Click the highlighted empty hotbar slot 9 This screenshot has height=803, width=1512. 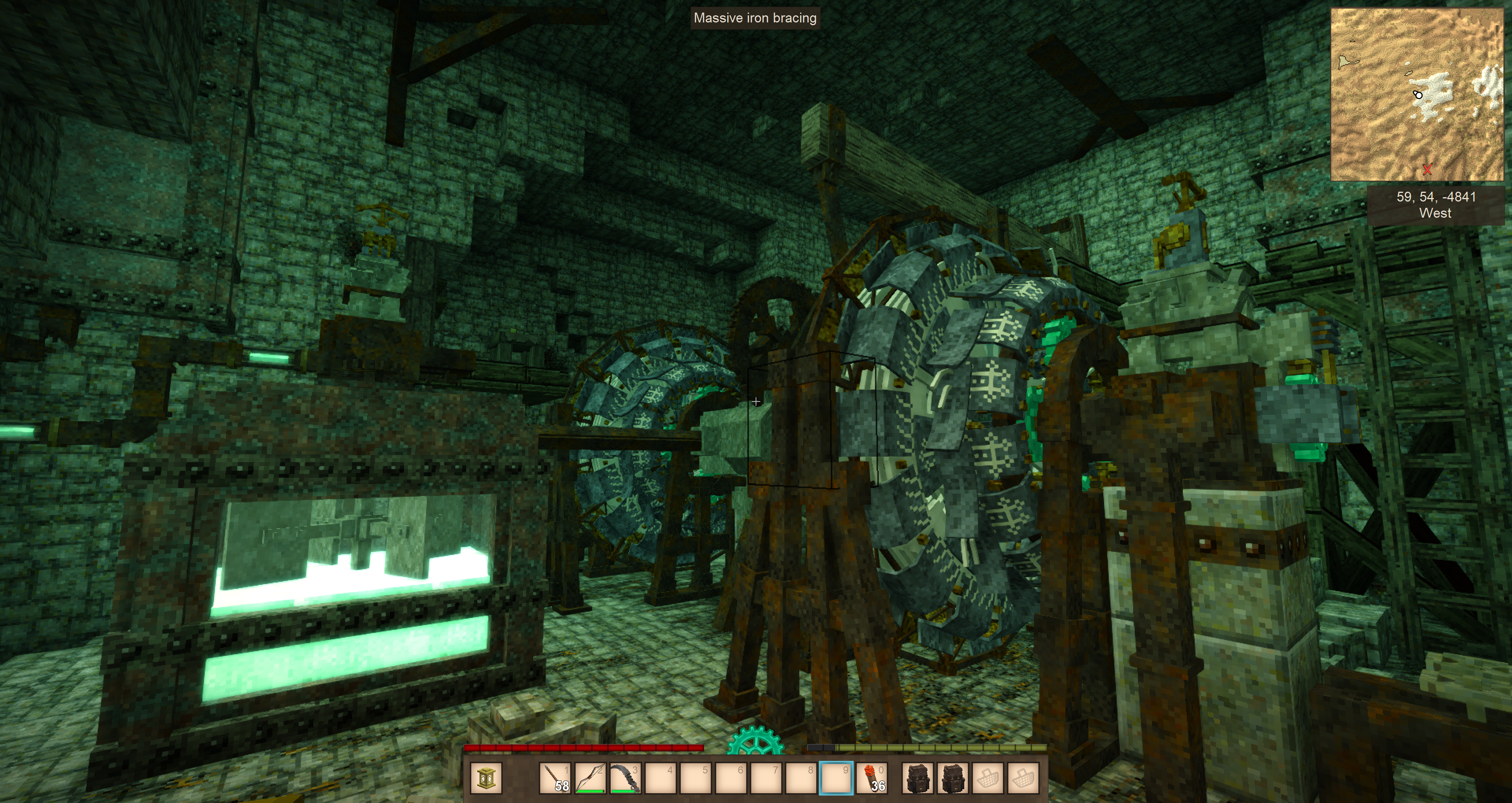click(x=836, y=778)
